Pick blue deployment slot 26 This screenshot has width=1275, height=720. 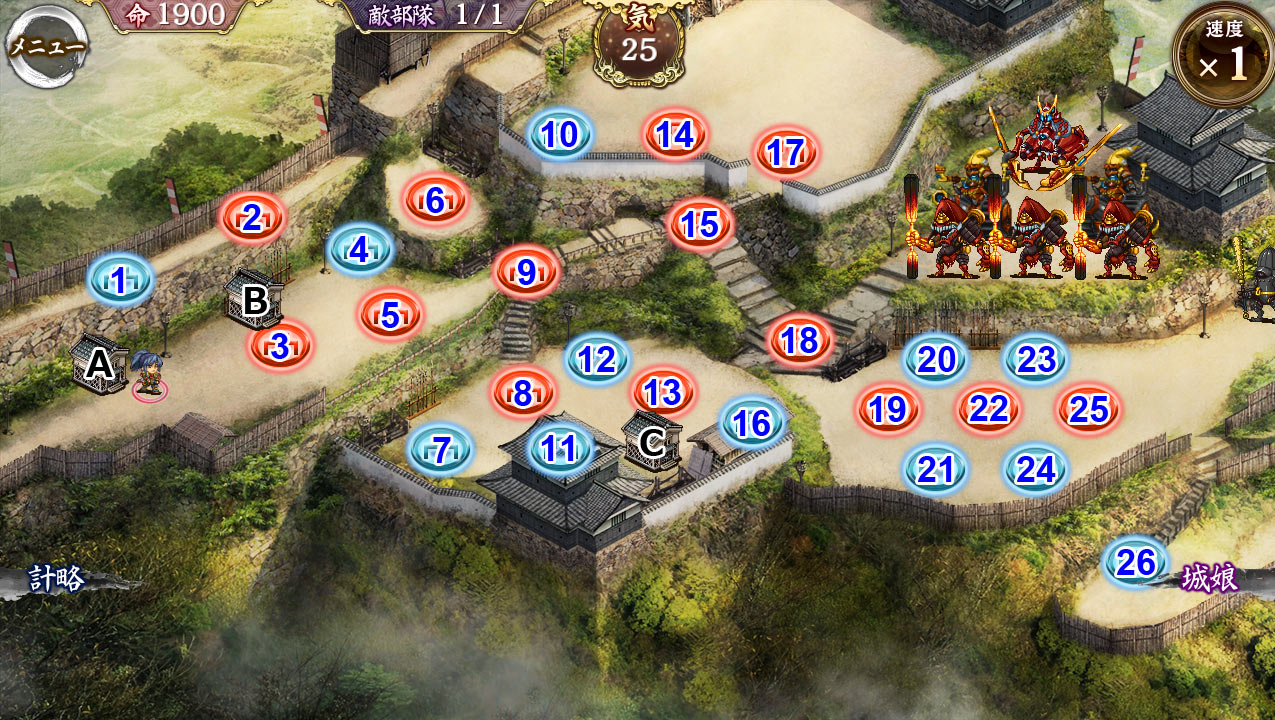coord(1137,563)
